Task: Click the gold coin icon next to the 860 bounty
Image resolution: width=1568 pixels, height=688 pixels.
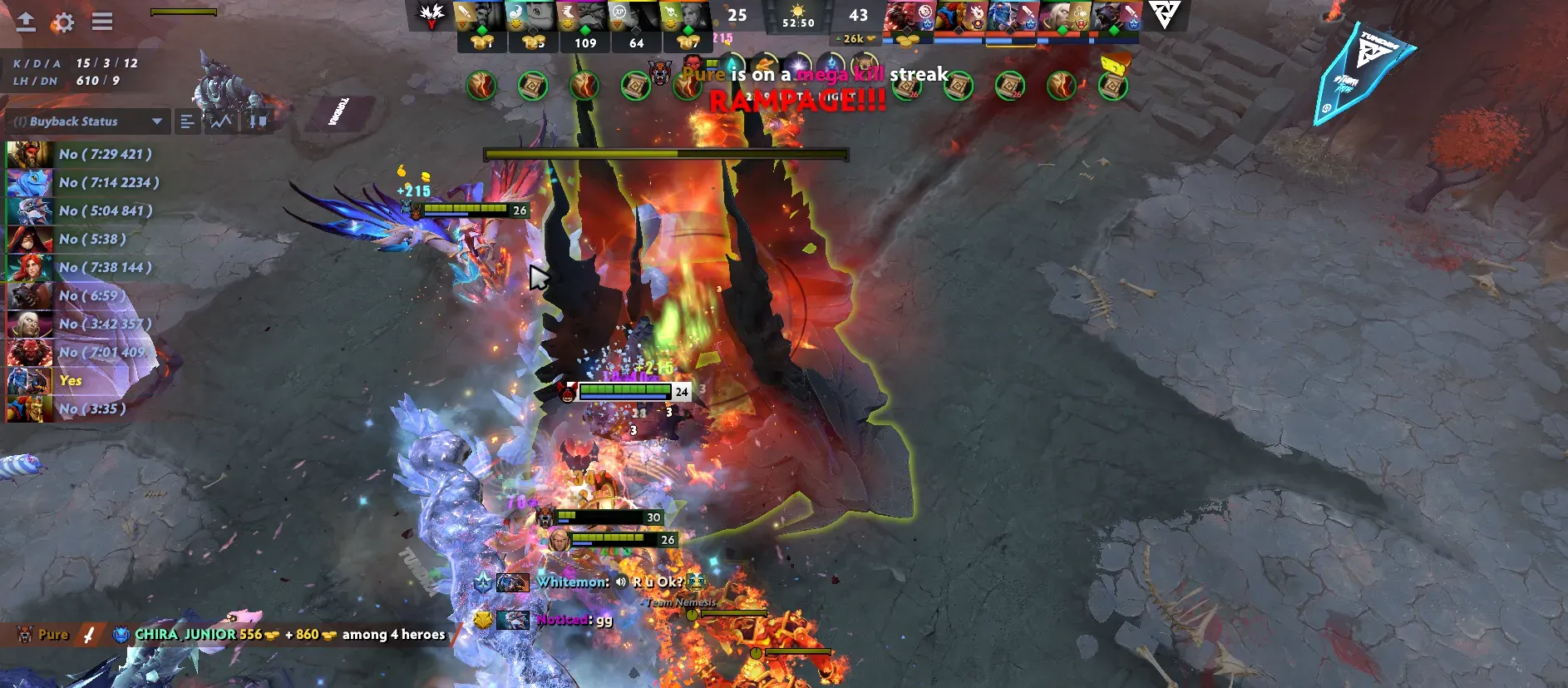Action: [x=331, y=634]
